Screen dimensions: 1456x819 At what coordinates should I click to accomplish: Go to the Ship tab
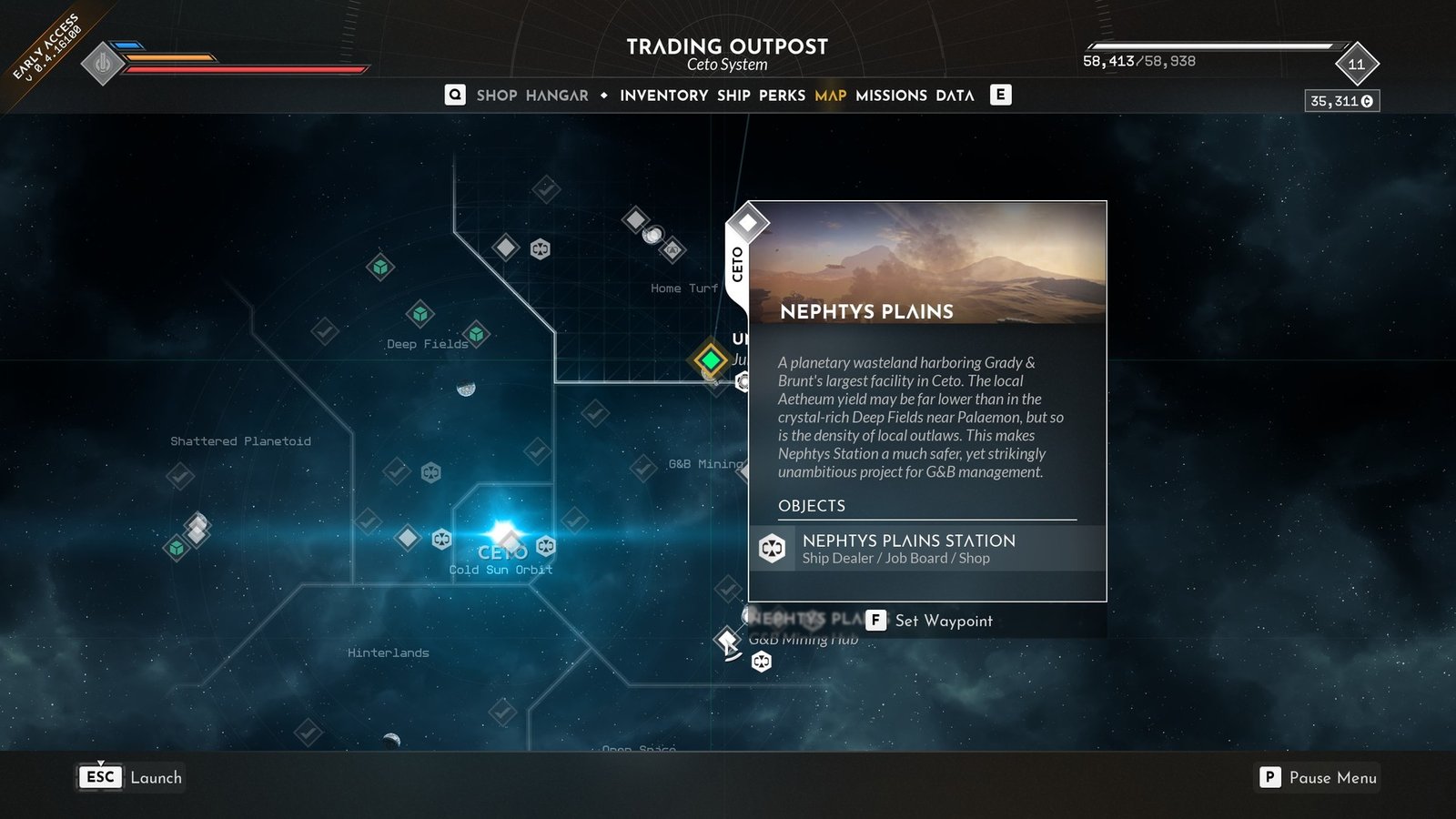click(733, 96)
